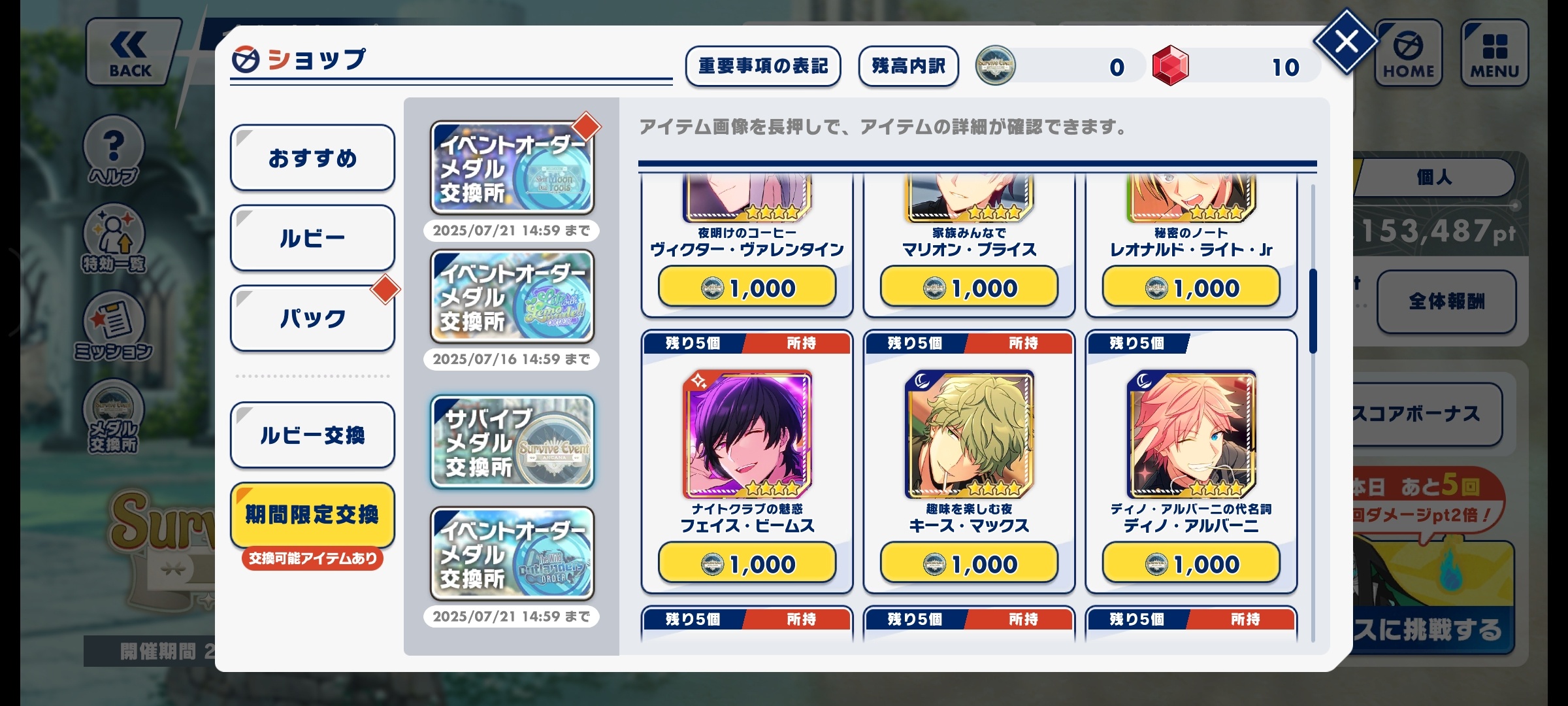Select the キース・マックス card image
The height and width of the screenshot is (706, 1568).
click(x=969, y=435)
